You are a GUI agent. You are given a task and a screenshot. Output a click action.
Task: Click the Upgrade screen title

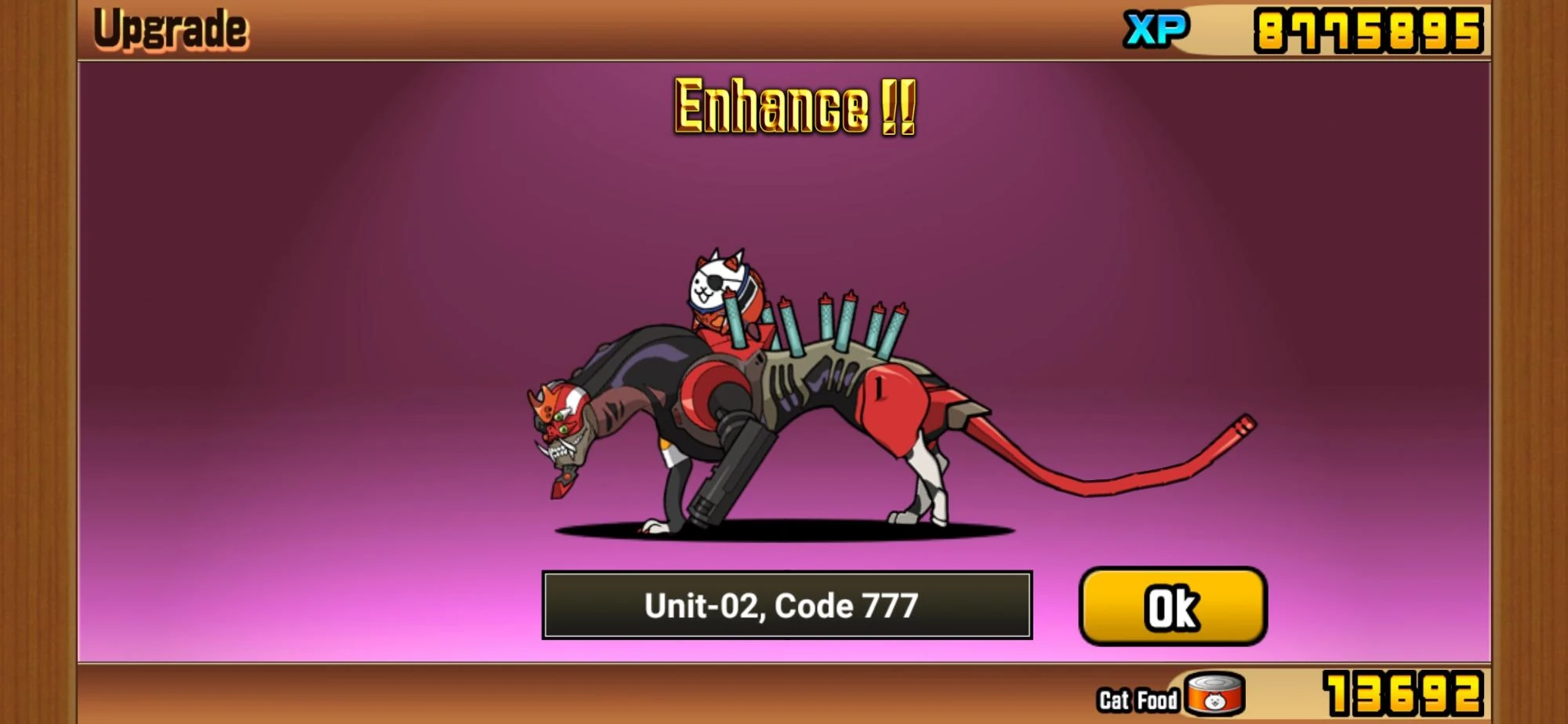point(169,30)
